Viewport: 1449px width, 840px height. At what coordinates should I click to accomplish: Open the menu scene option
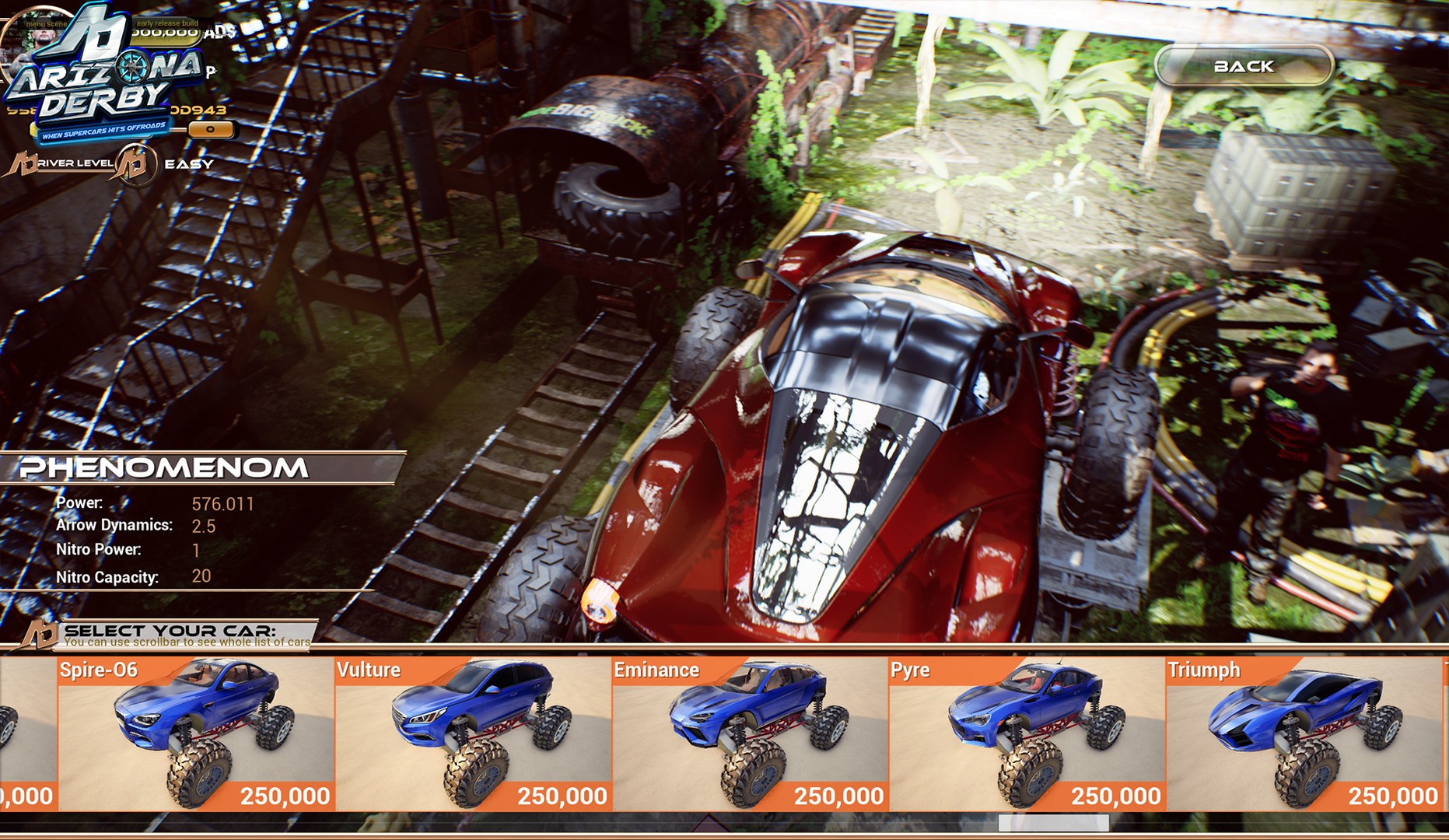click(47, 24)
